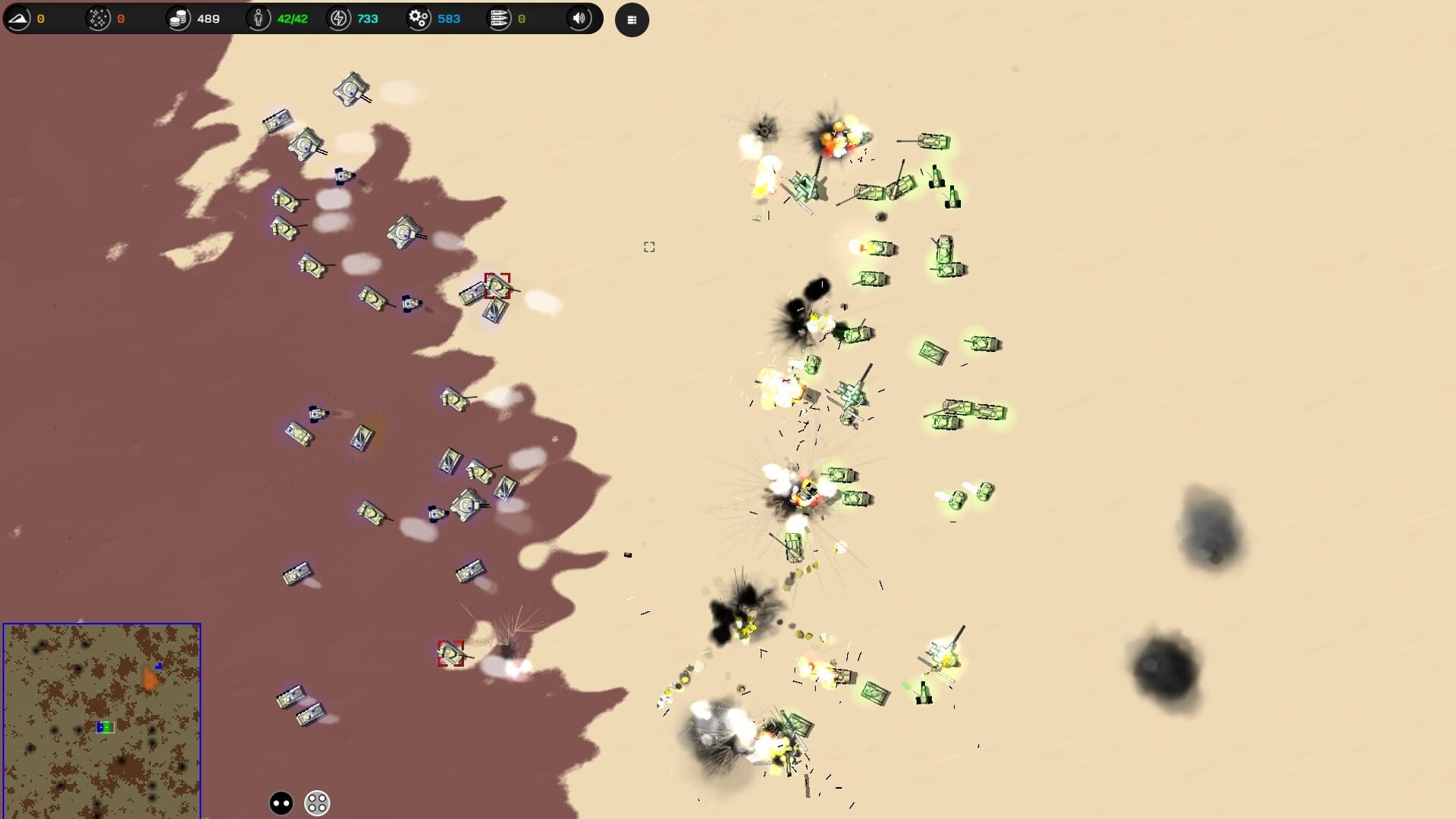Click the sparkles special resource icon
Viewport: 1456px width, 819px height.
pyautogui.click(x=99, y=17)
